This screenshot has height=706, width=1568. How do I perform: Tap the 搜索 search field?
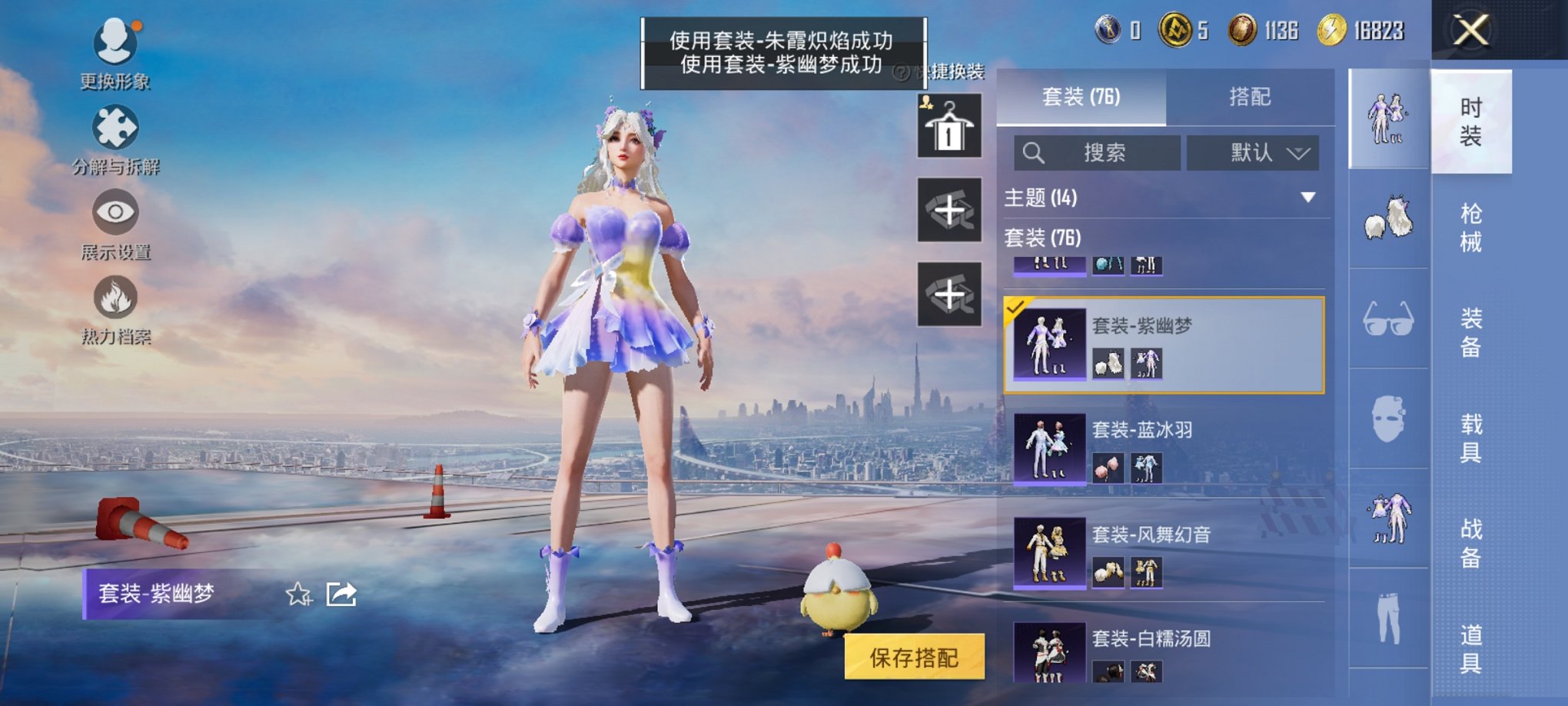point(1099,153)
